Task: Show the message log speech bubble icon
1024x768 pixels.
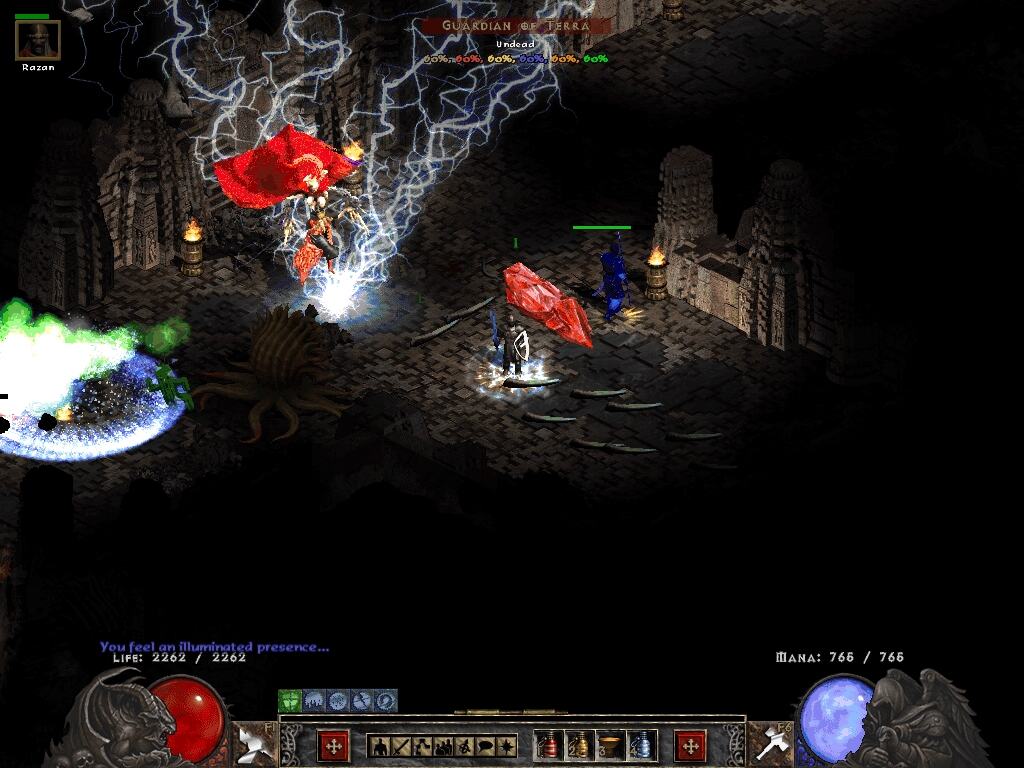Action: point(485,746)
